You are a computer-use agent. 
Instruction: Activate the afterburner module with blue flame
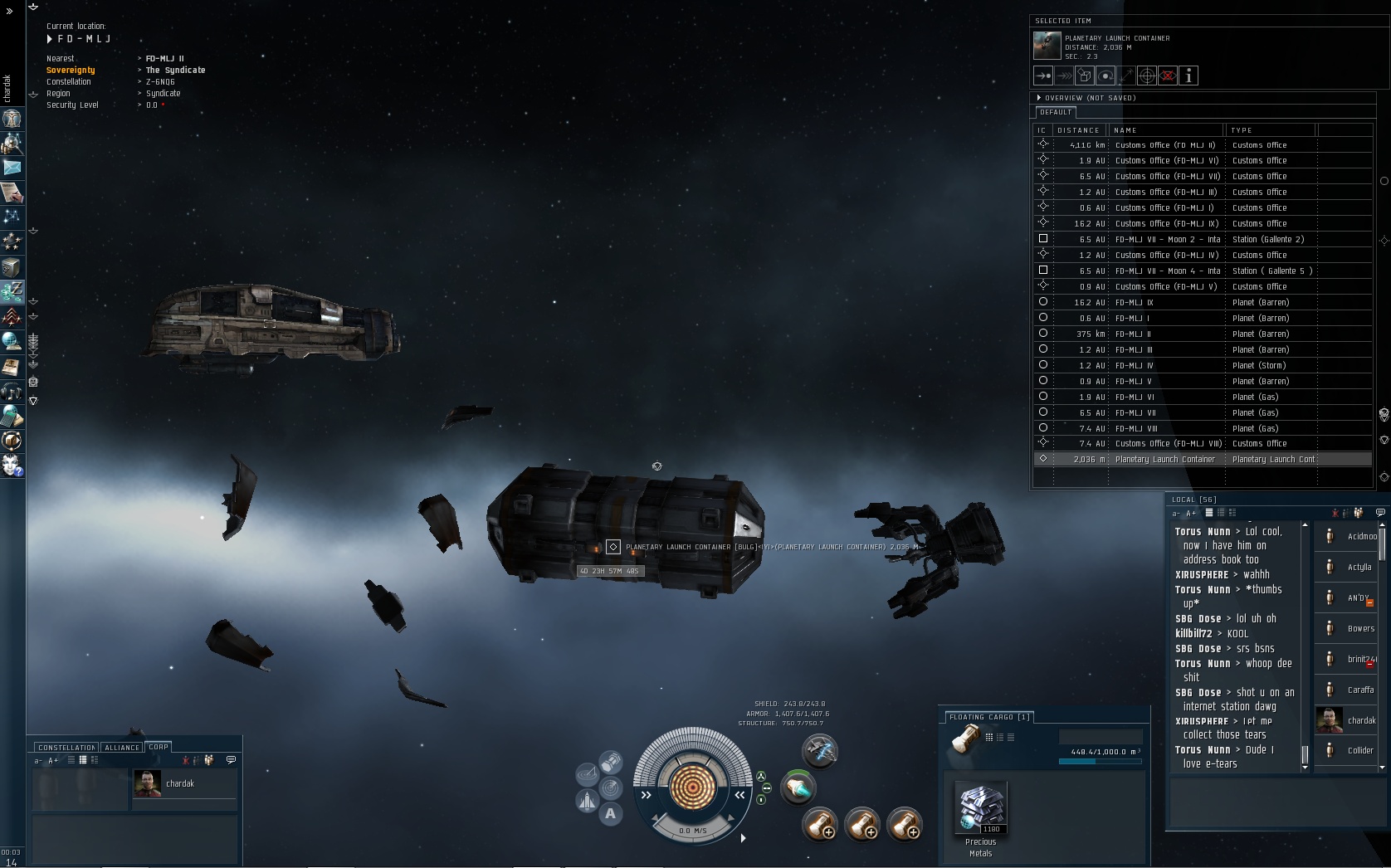click(798, 788)
